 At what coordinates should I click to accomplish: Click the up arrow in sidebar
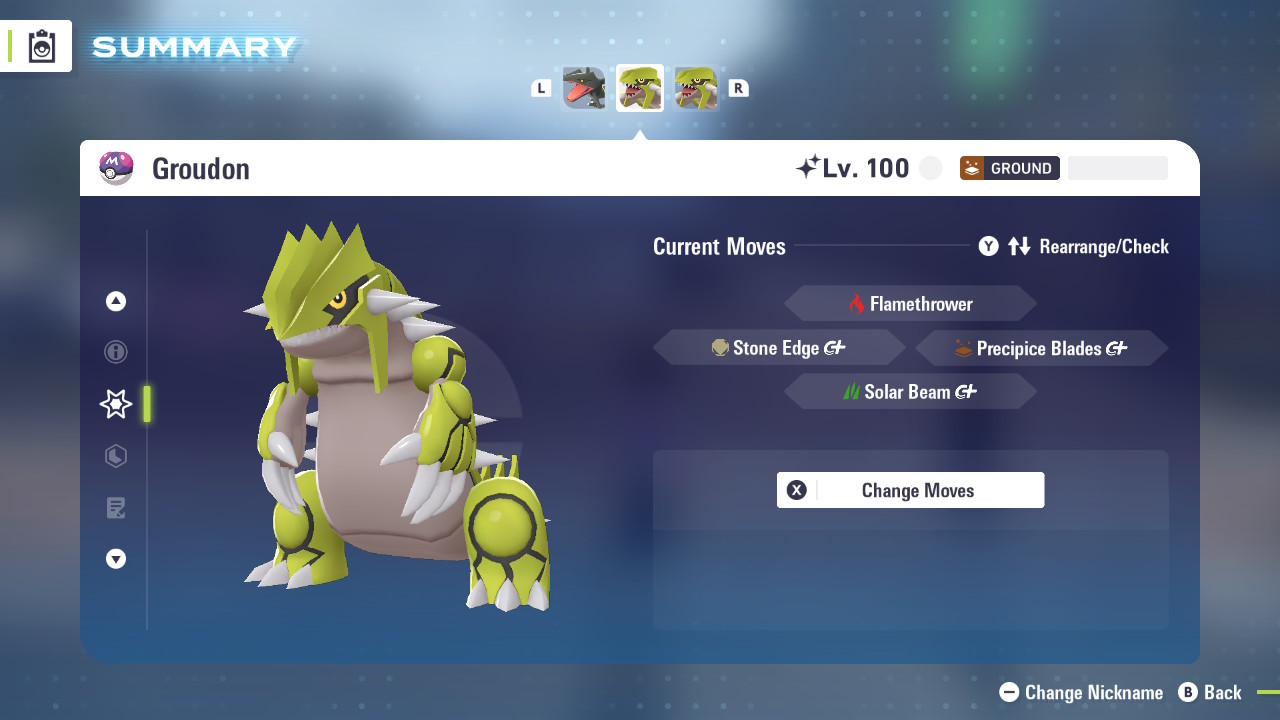tap(116, 301)
